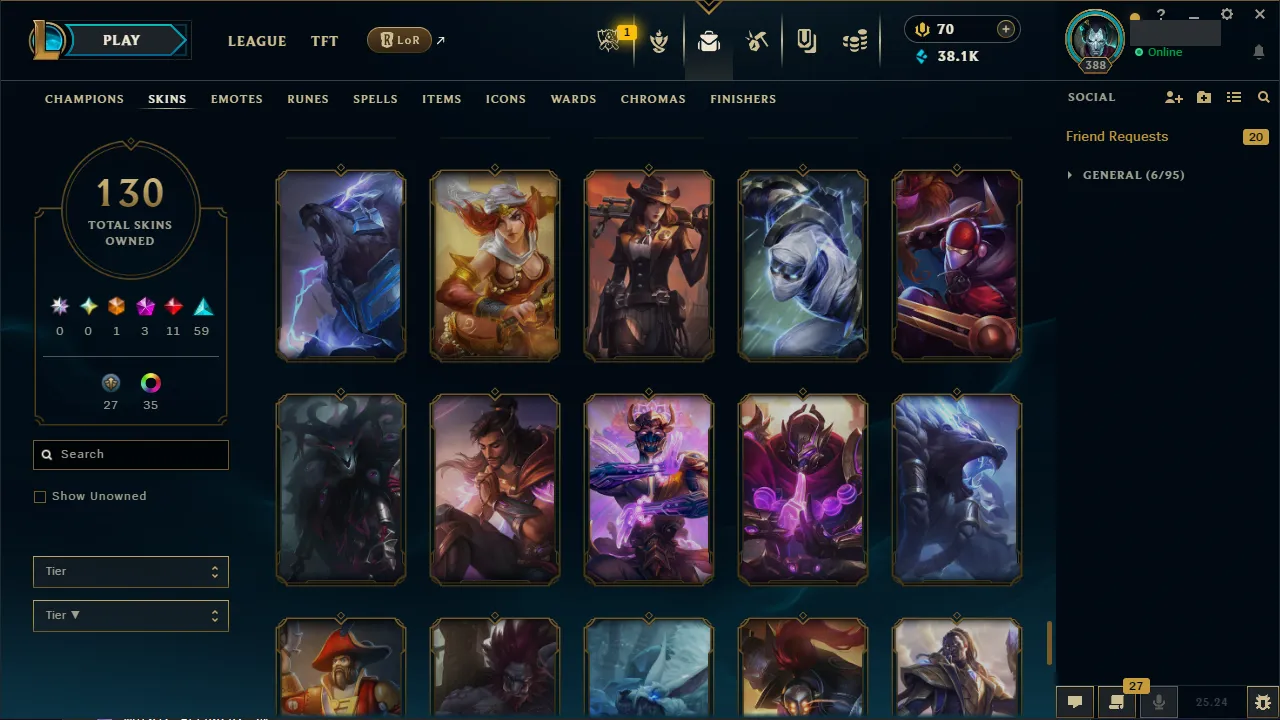The height and width of the screenshot is (720, 1280).
Task: Toggle the chromas filter icon under skin counts
Action: [150, 383]
